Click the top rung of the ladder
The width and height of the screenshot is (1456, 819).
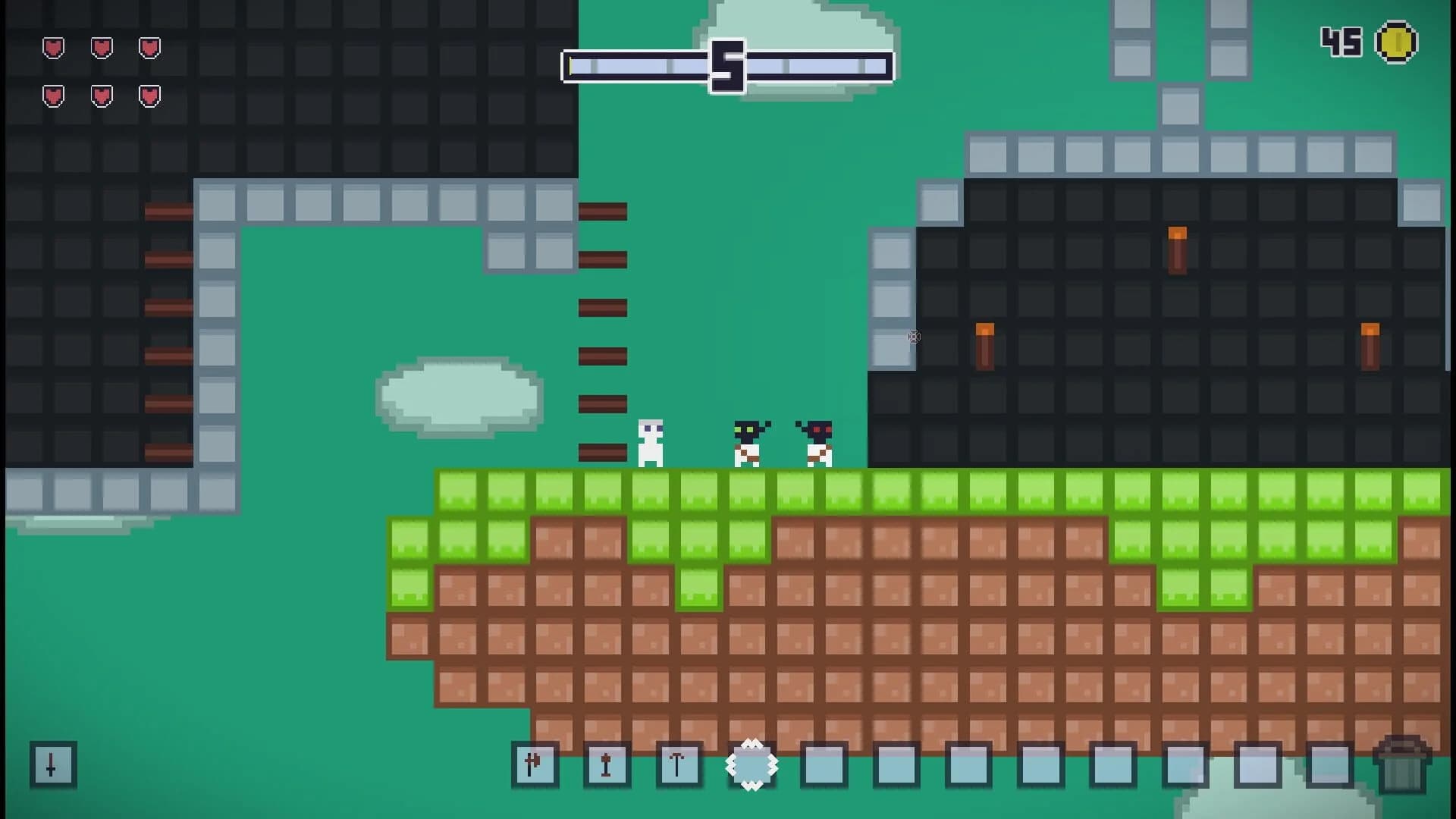[603, 211]
